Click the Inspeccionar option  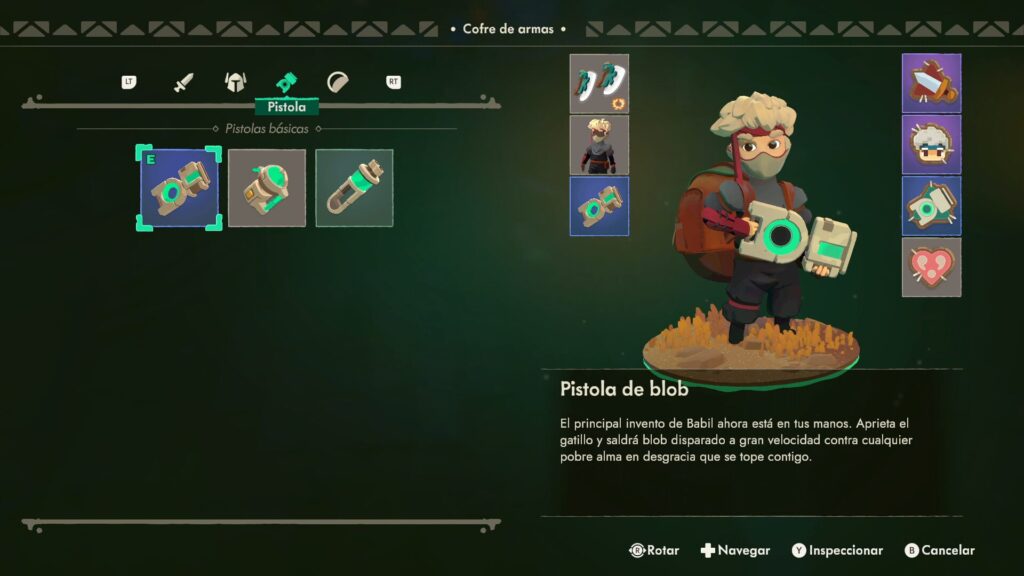[x=837, y=550]
